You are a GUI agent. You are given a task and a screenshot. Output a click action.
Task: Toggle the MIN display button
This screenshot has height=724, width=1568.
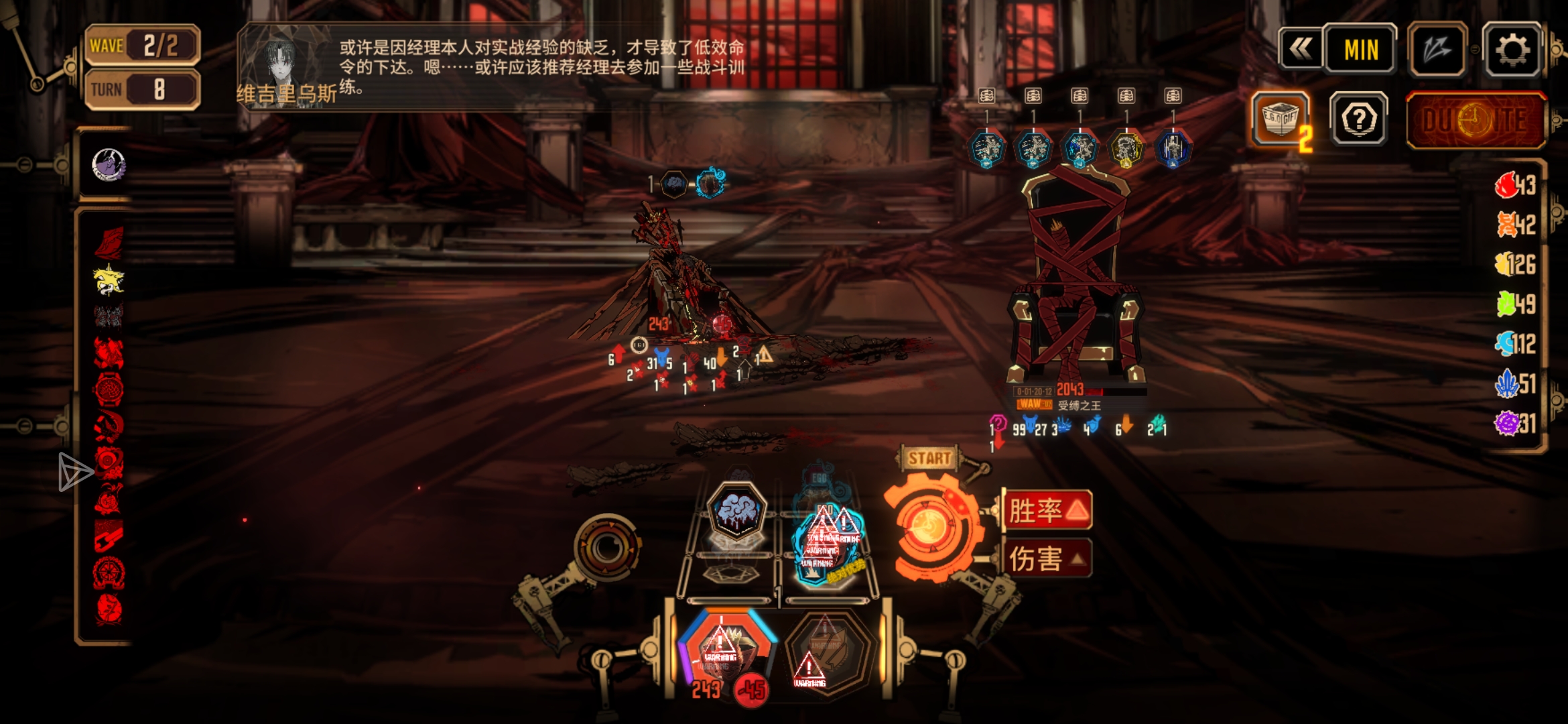coord(1360,50)
